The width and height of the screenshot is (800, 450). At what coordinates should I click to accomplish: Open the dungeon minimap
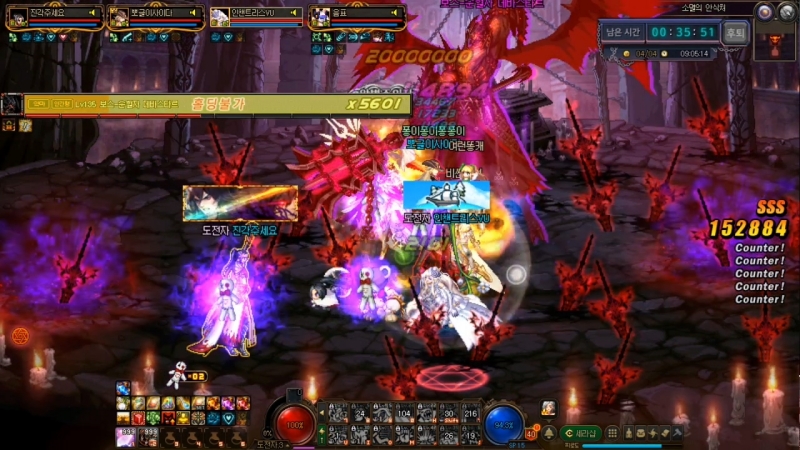pyautogui.click(x=774, y=41)
